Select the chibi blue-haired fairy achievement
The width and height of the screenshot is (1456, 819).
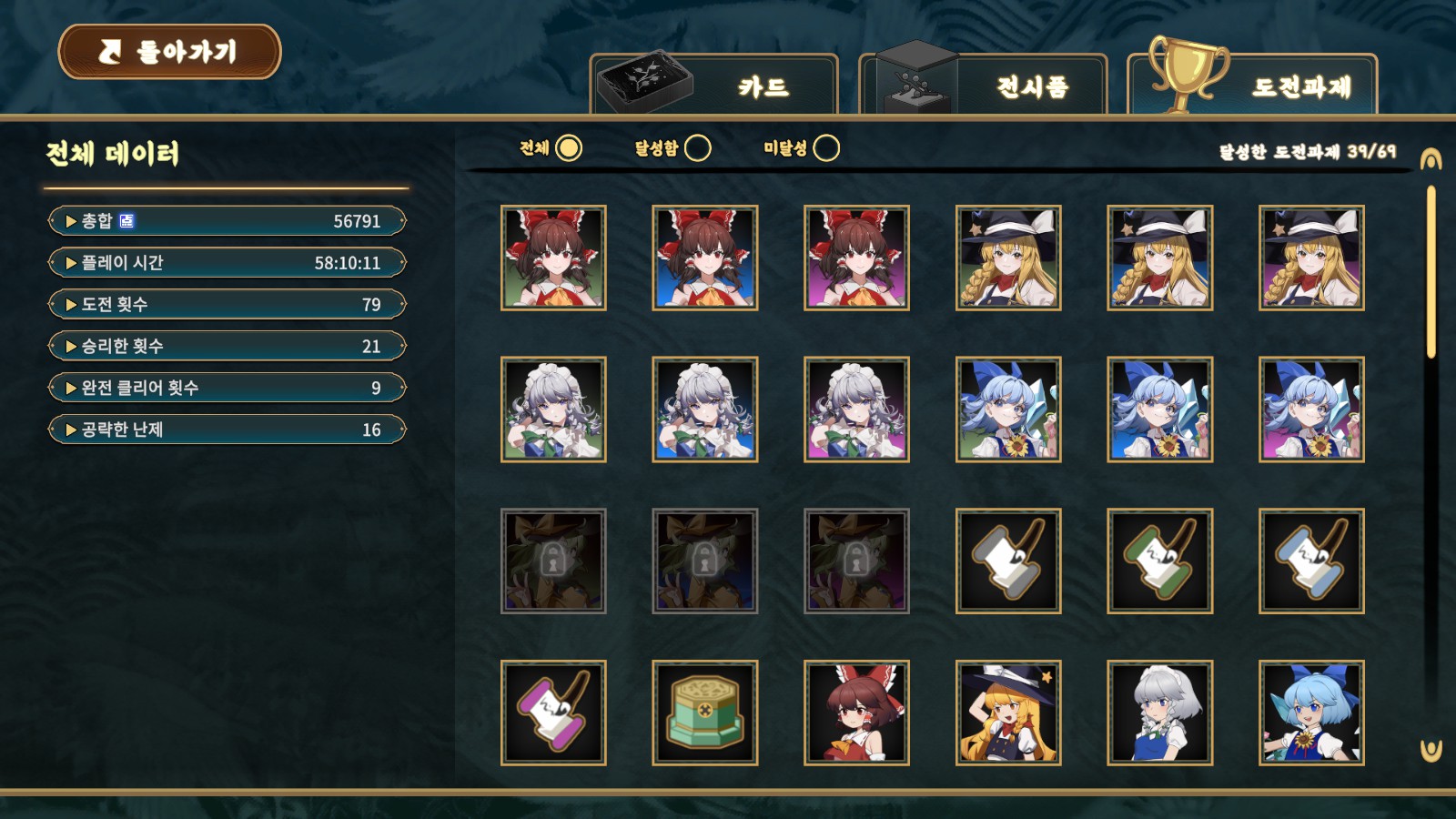(1311, 713)
